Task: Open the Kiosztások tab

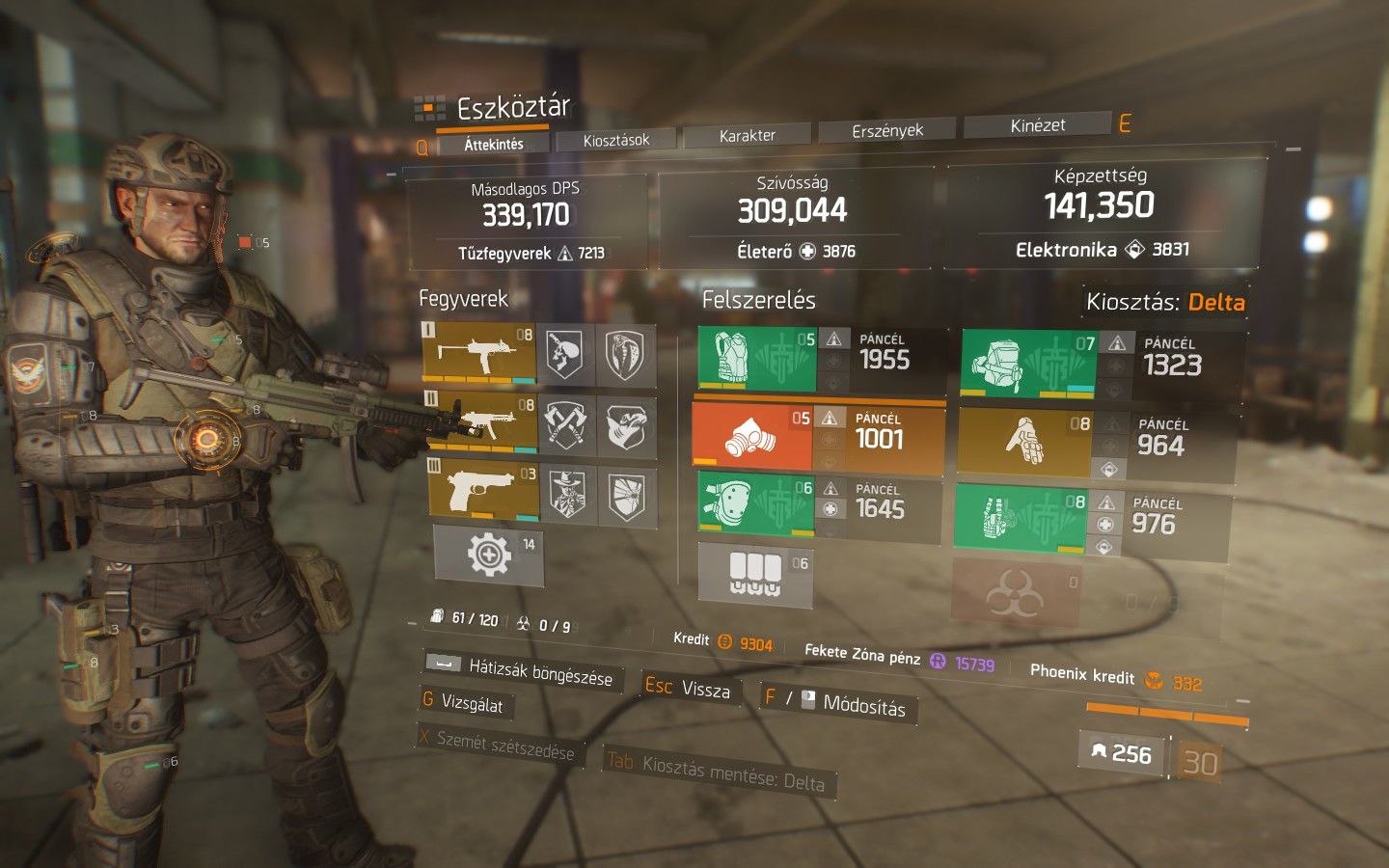Action: [x=615, y=140]
